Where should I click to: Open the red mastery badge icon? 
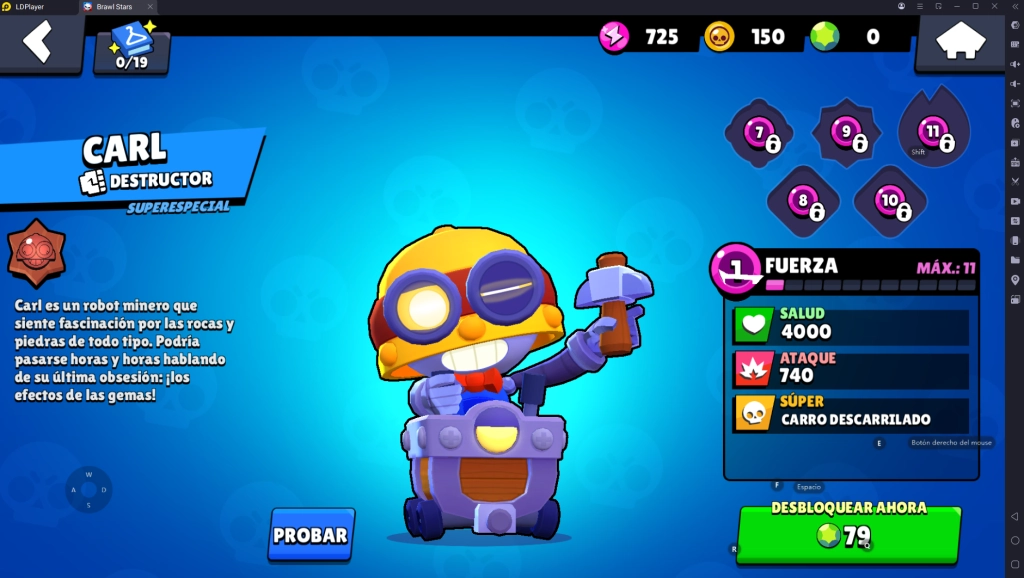point(37,253)
